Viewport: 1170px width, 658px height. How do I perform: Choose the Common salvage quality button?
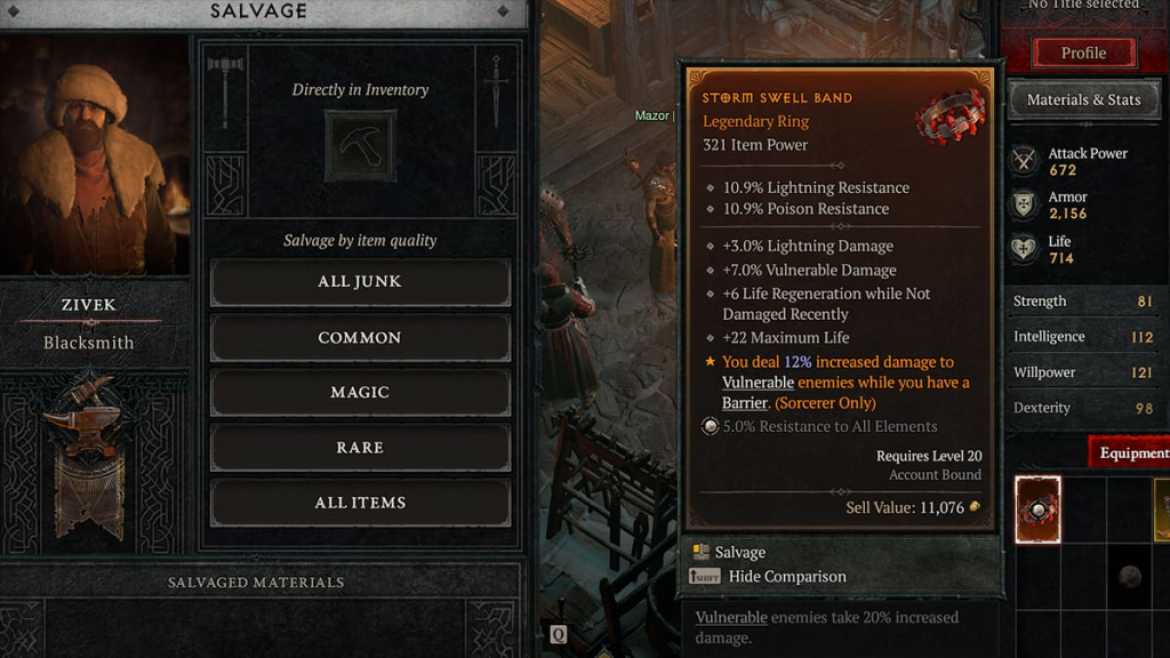coord(360,338)
